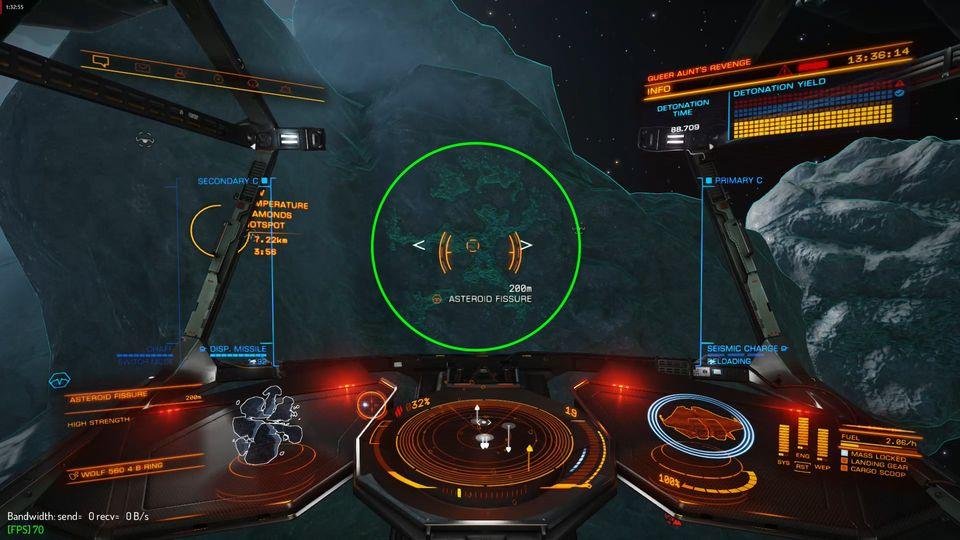The width and height of the screenshot is (960, 540).
Task: Open the chat speech-bubble comms tab
Action: point(100,61)
